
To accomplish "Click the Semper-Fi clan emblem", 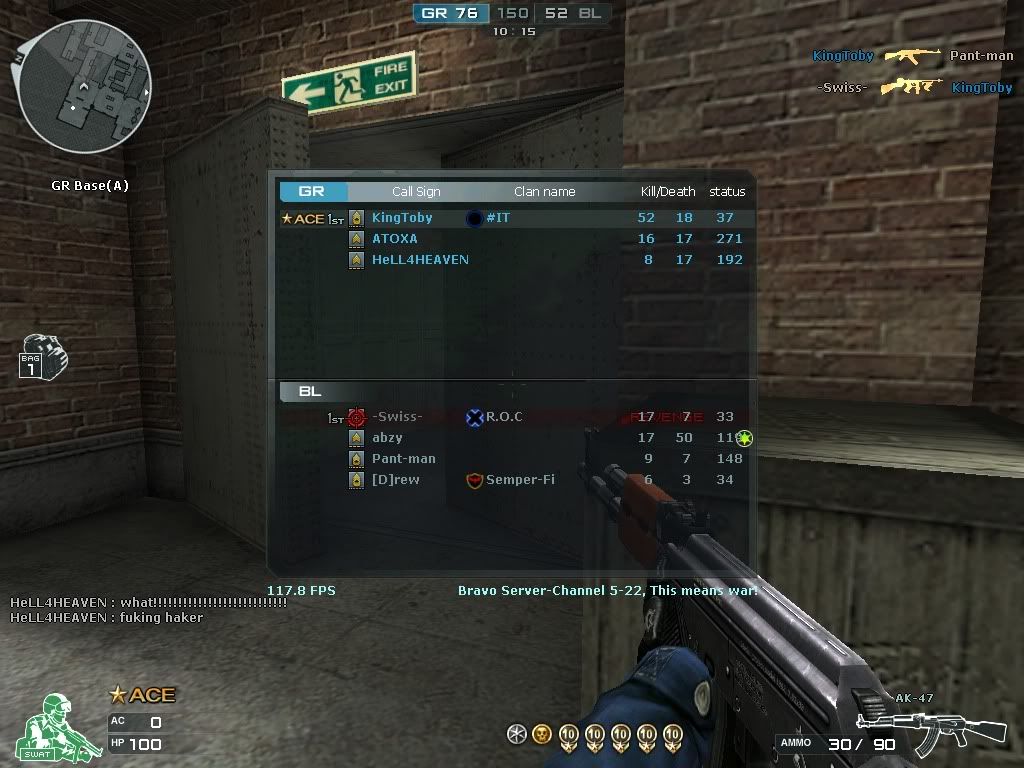I will [x=475, y=481].
